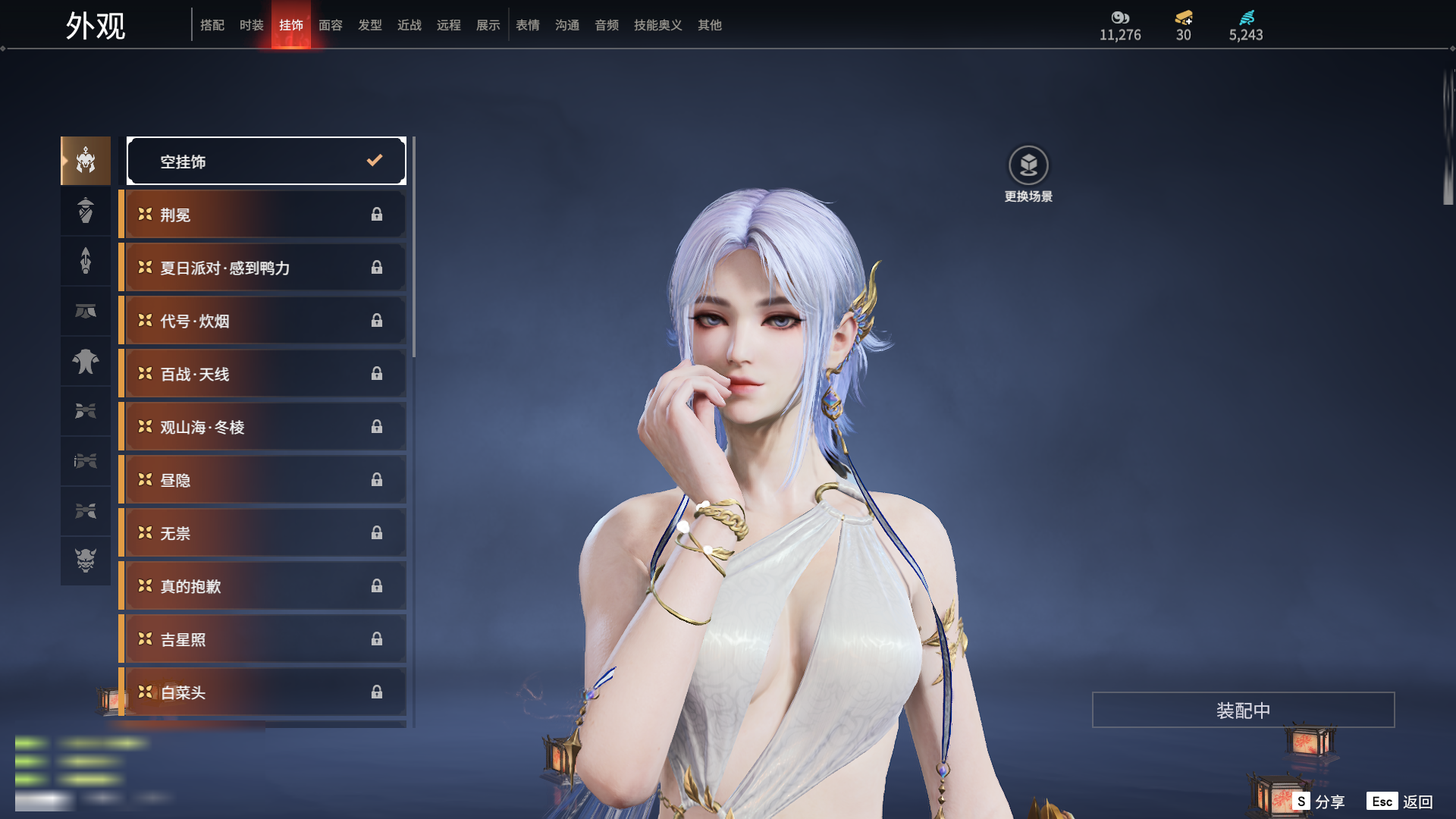Choose the 空挂饰 empty accessory entry
Image resolution: width=1456 pixels, height=819 pixels.
click(x=266, y=161)
